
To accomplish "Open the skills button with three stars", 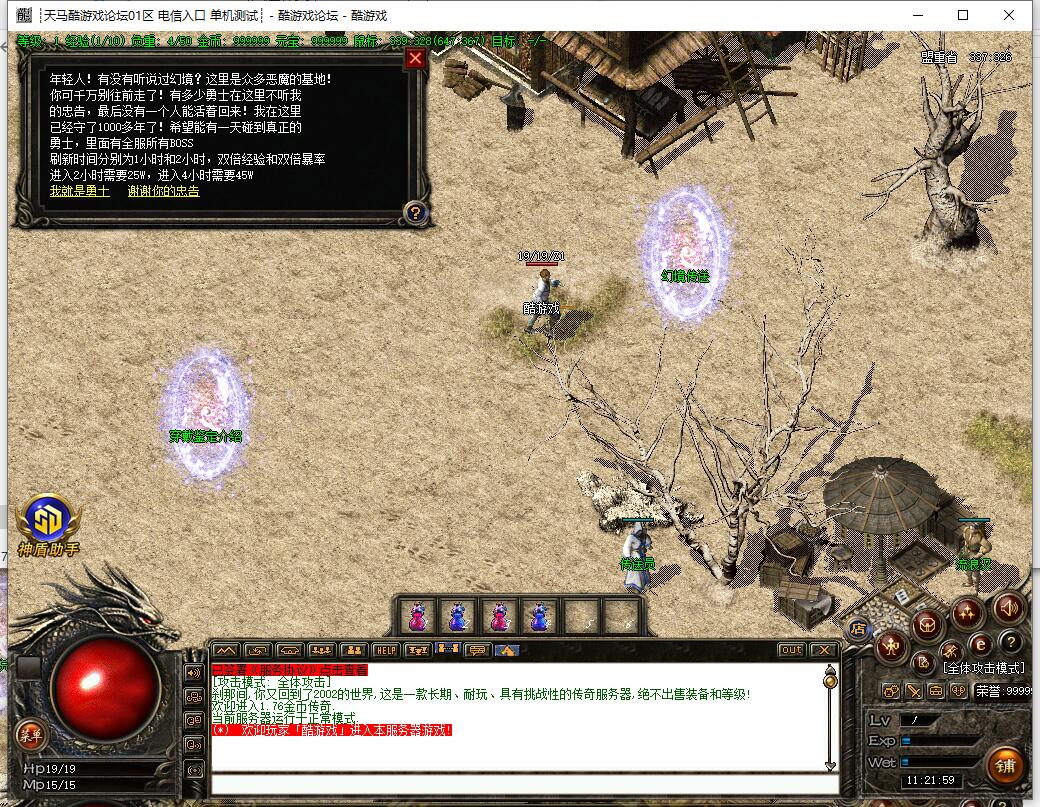I will pyautogui.click(x=967, y=611).
